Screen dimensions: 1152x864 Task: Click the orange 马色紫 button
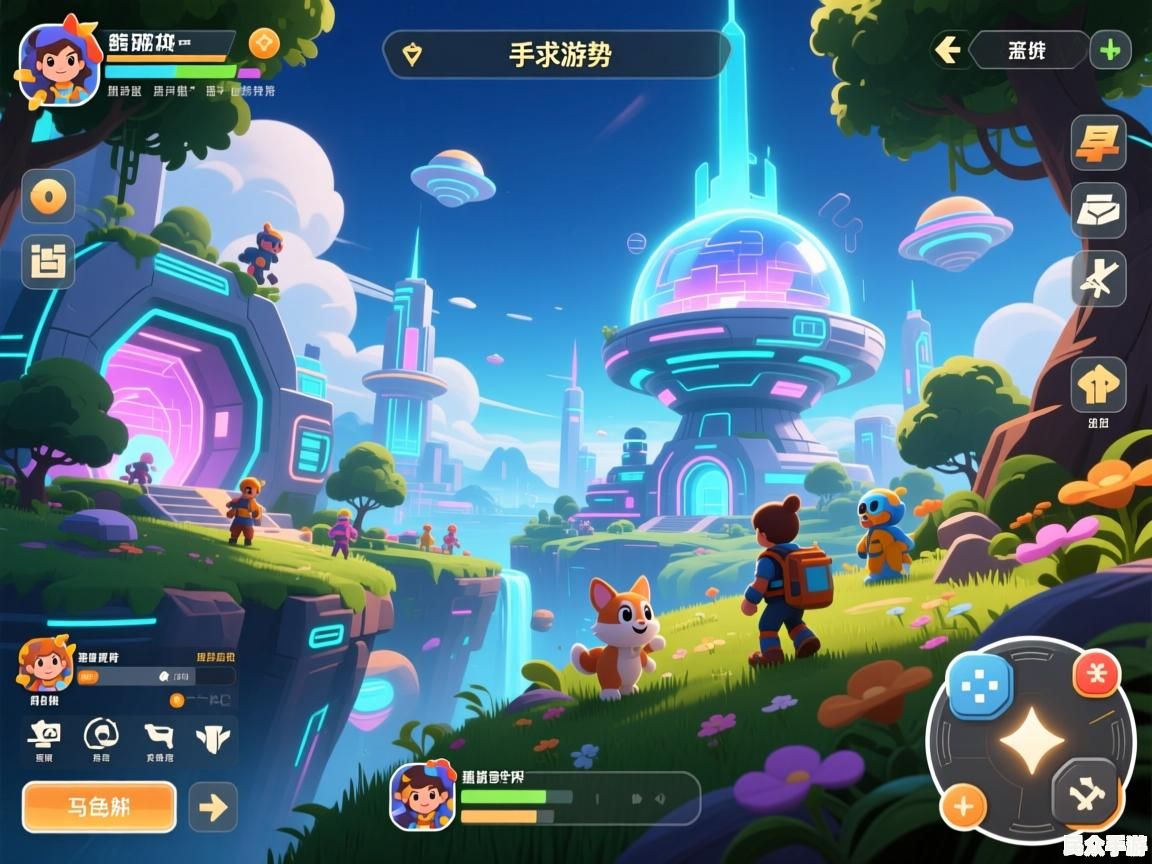tap(99, 806)
